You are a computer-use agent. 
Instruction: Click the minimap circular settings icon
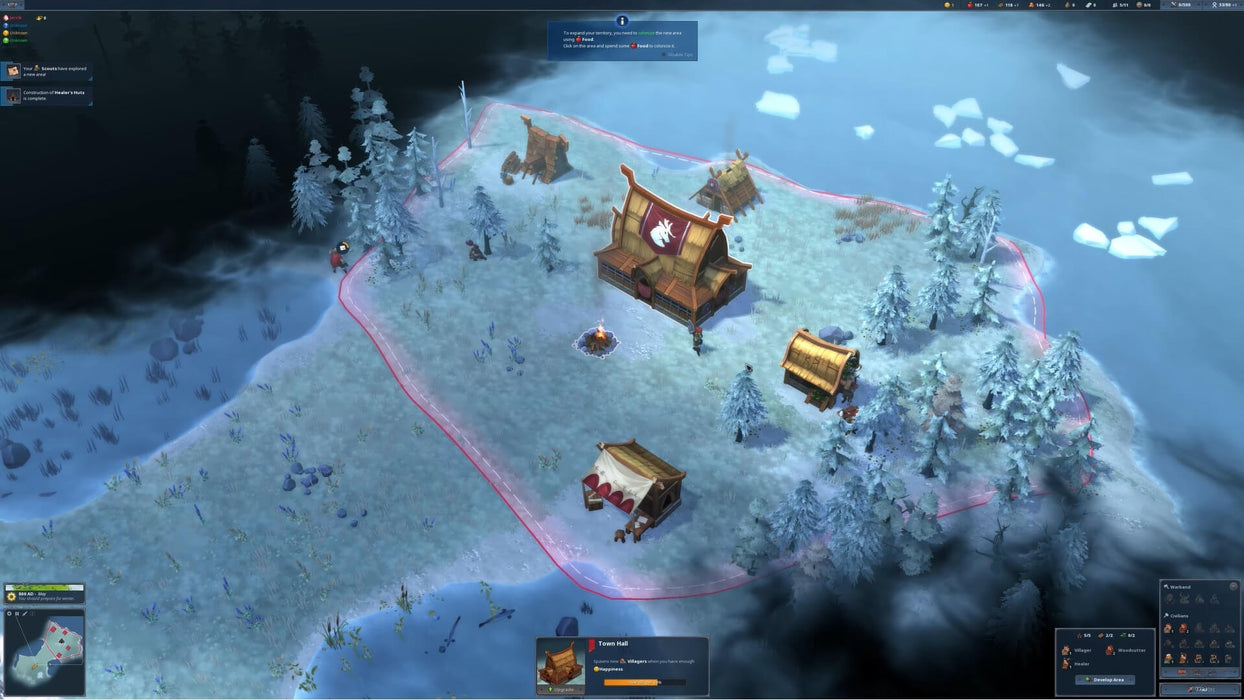9,613
